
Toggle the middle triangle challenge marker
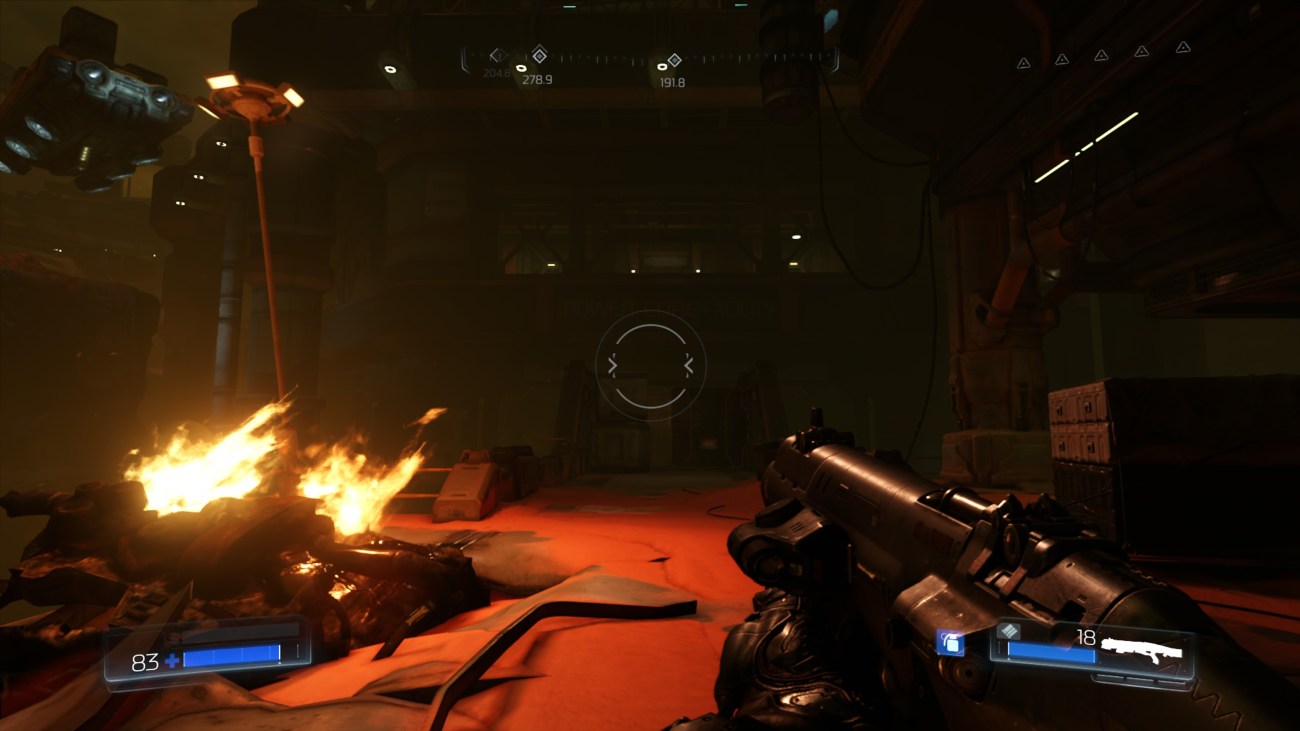pos(1102,56)
